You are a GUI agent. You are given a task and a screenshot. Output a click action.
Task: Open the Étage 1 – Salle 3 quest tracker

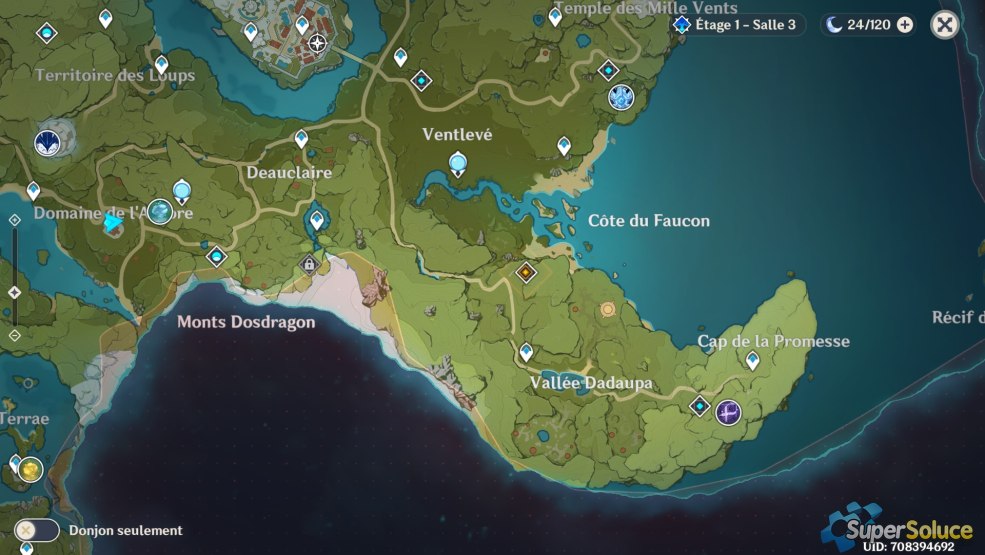click(x=738, y=25)
